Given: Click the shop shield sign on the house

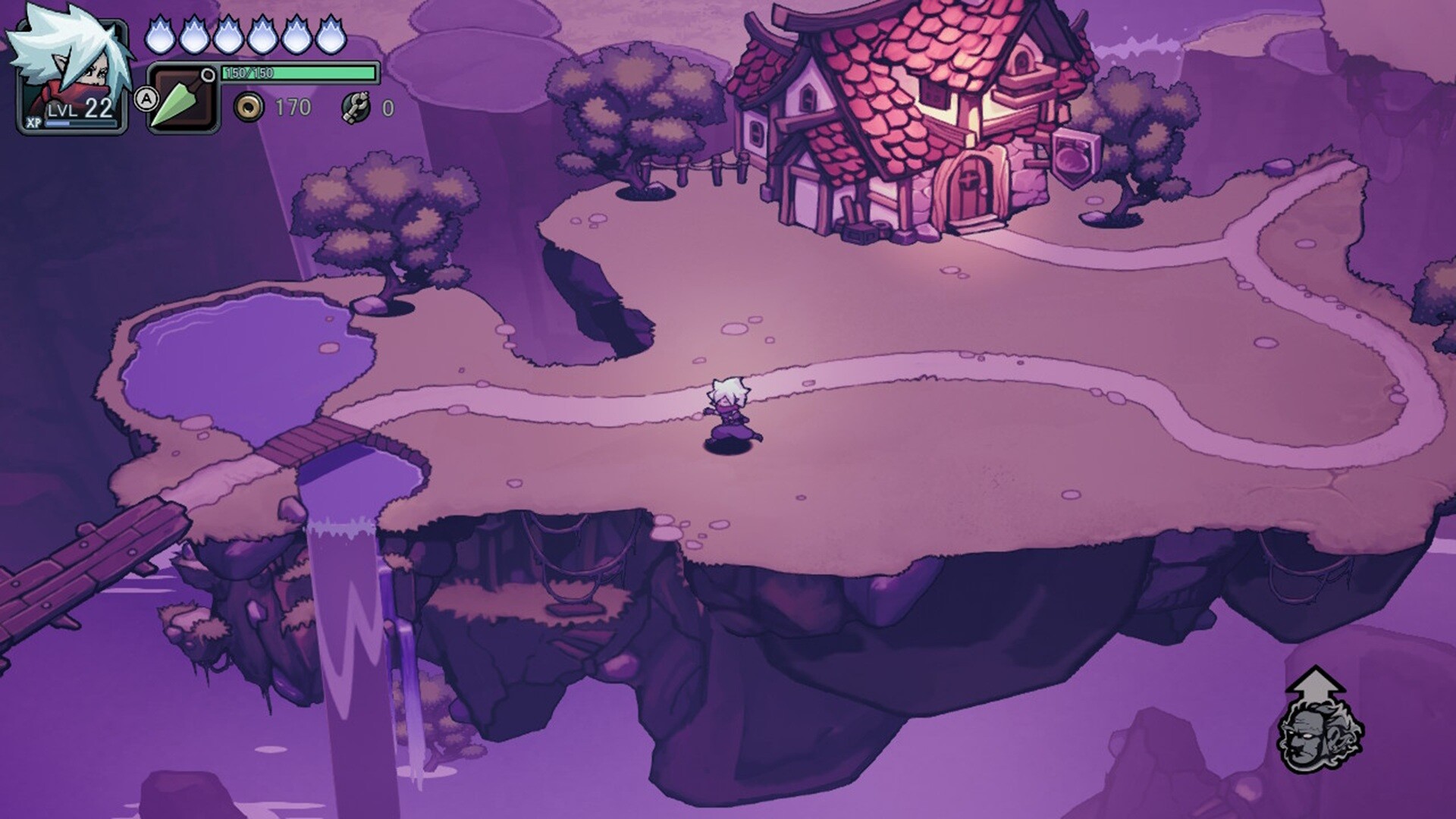Looking at the screenshot, I should coord(1076,156).
